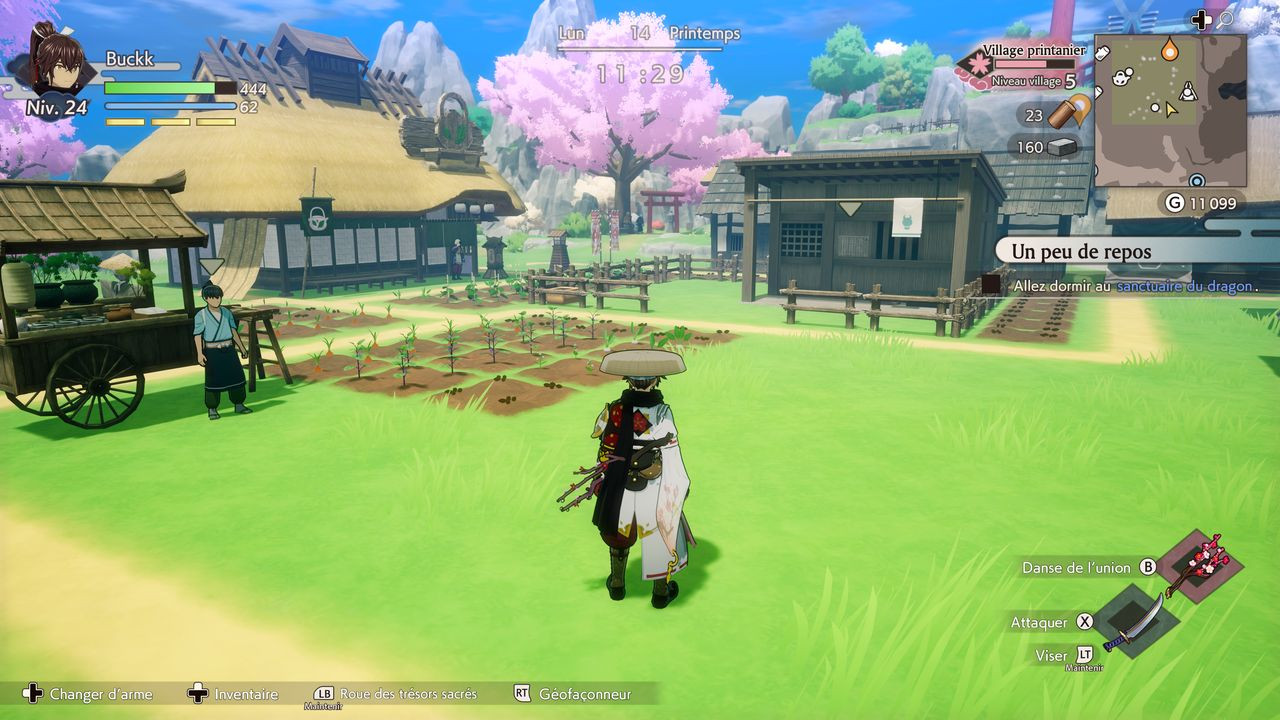
Task: Select the Attaquer sword weapon icon
Action: pyautogui.click(x=1136, y=622)
